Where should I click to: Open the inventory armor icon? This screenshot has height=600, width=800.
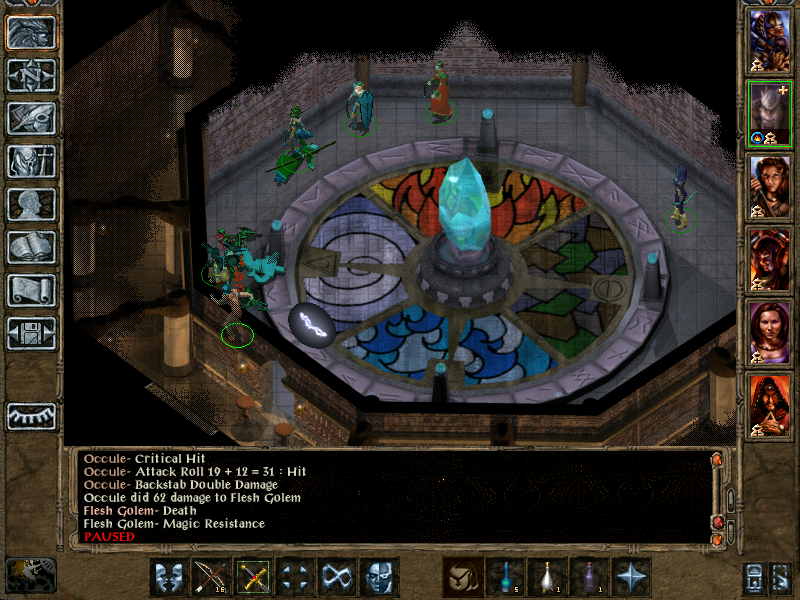tap(31, 161)
